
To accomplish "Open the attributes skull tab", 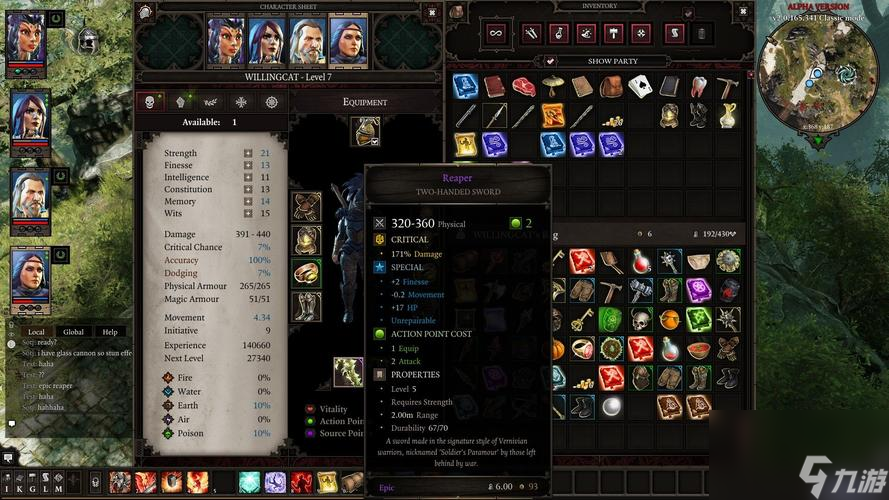I will (150, 102).
